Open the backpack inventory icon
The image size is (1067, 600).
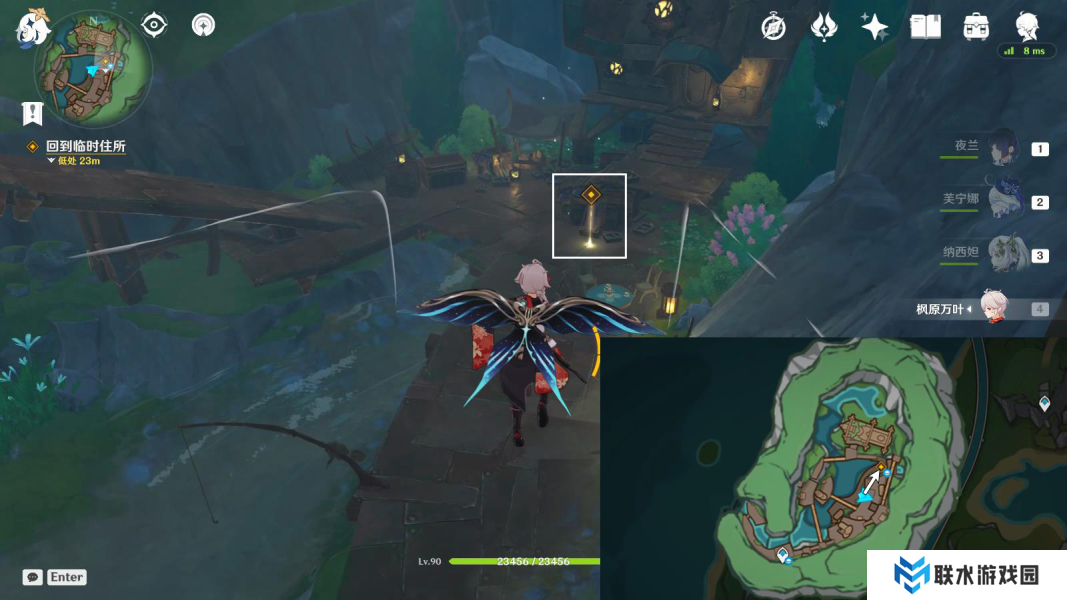[976, 27]
